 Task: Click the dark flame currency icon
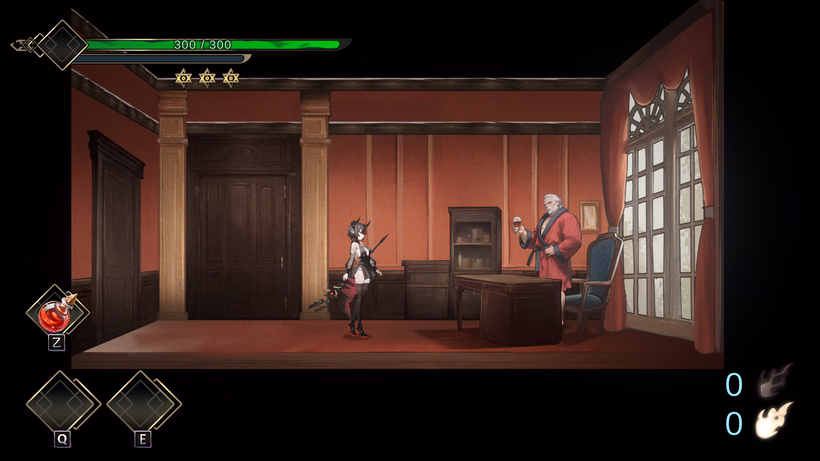point(775,382)
